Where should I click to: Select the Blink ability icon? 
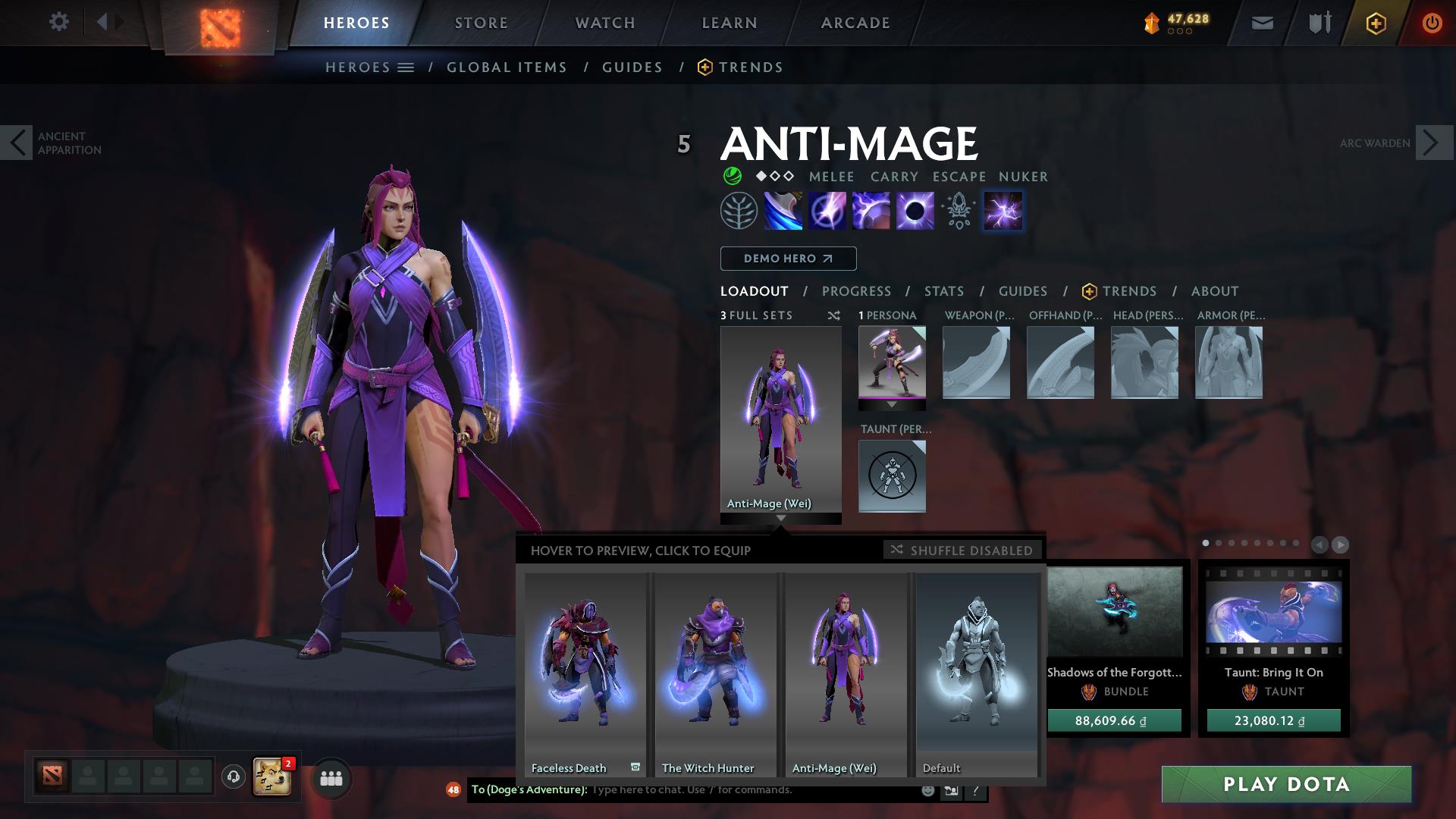point(828,211)
